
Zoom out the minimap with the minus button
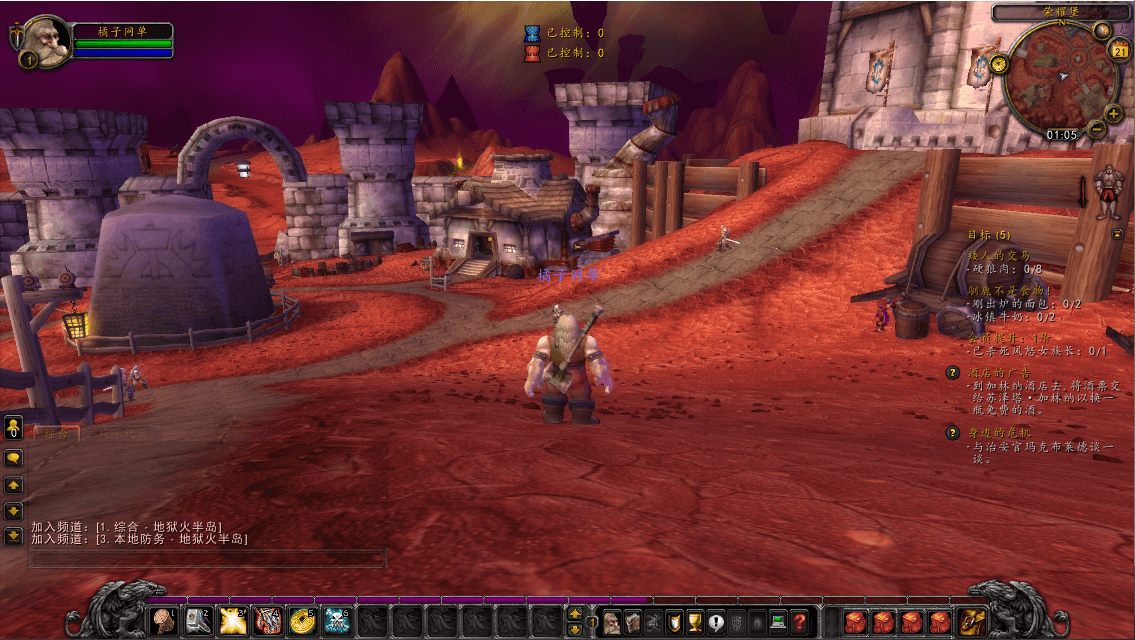coord(1097,129)
